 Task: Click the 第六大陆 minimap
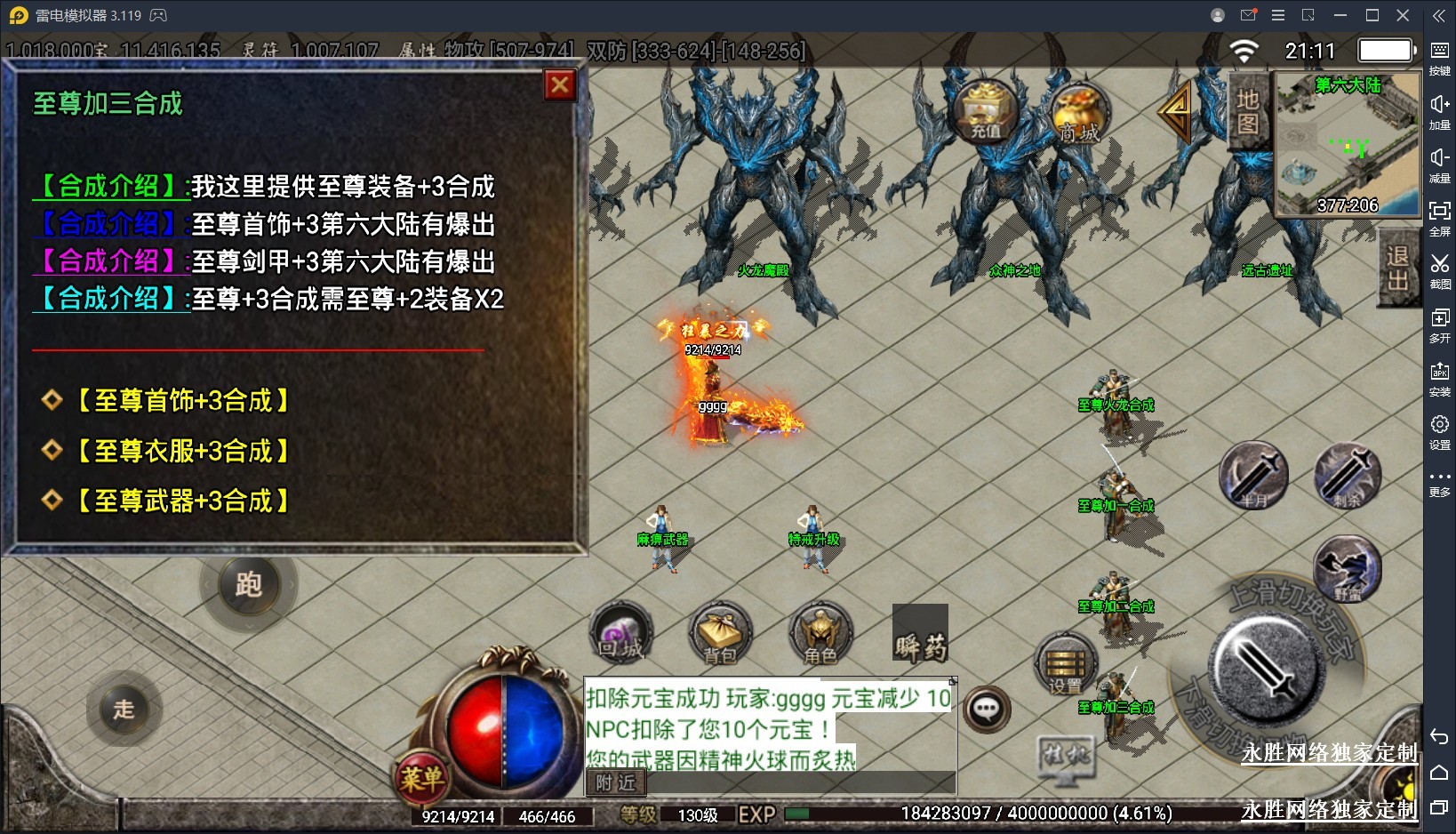click(x=1347, y=147)
